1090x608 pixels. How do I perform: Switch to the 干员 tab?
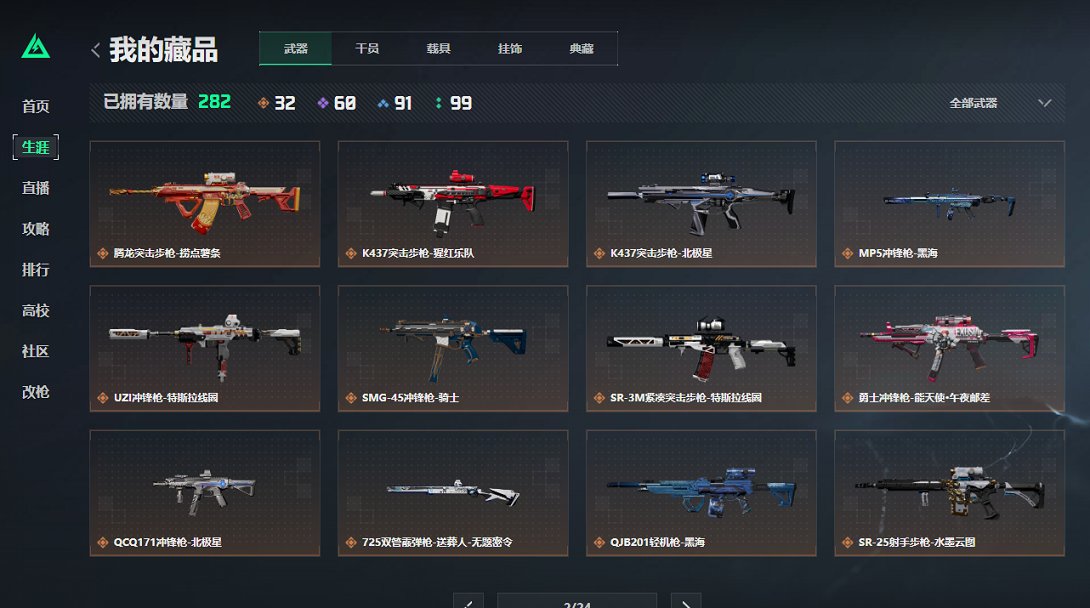click(x=367, y=49)
